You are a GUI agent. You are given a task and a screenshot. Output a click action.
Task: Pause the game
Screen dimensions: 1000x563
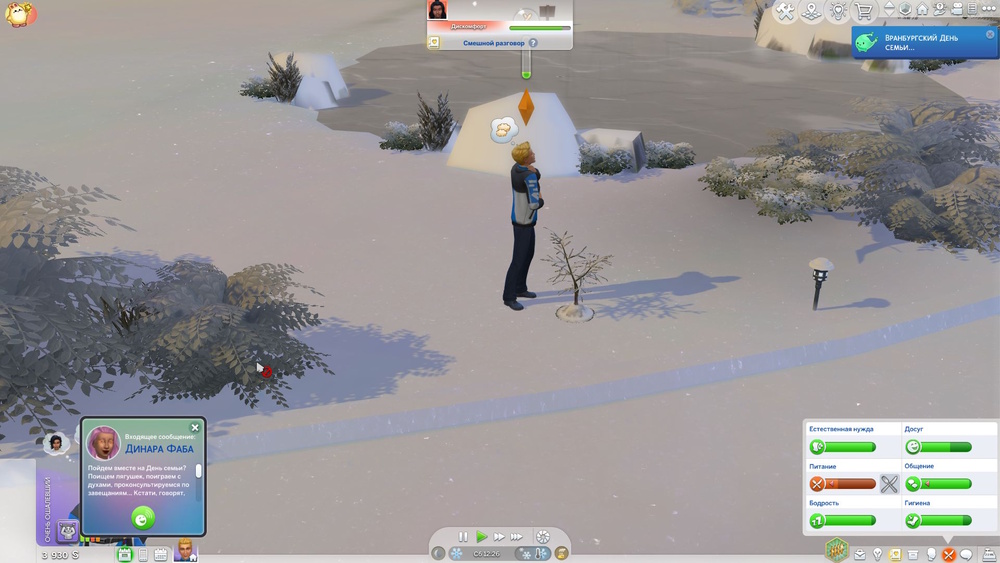463,537
